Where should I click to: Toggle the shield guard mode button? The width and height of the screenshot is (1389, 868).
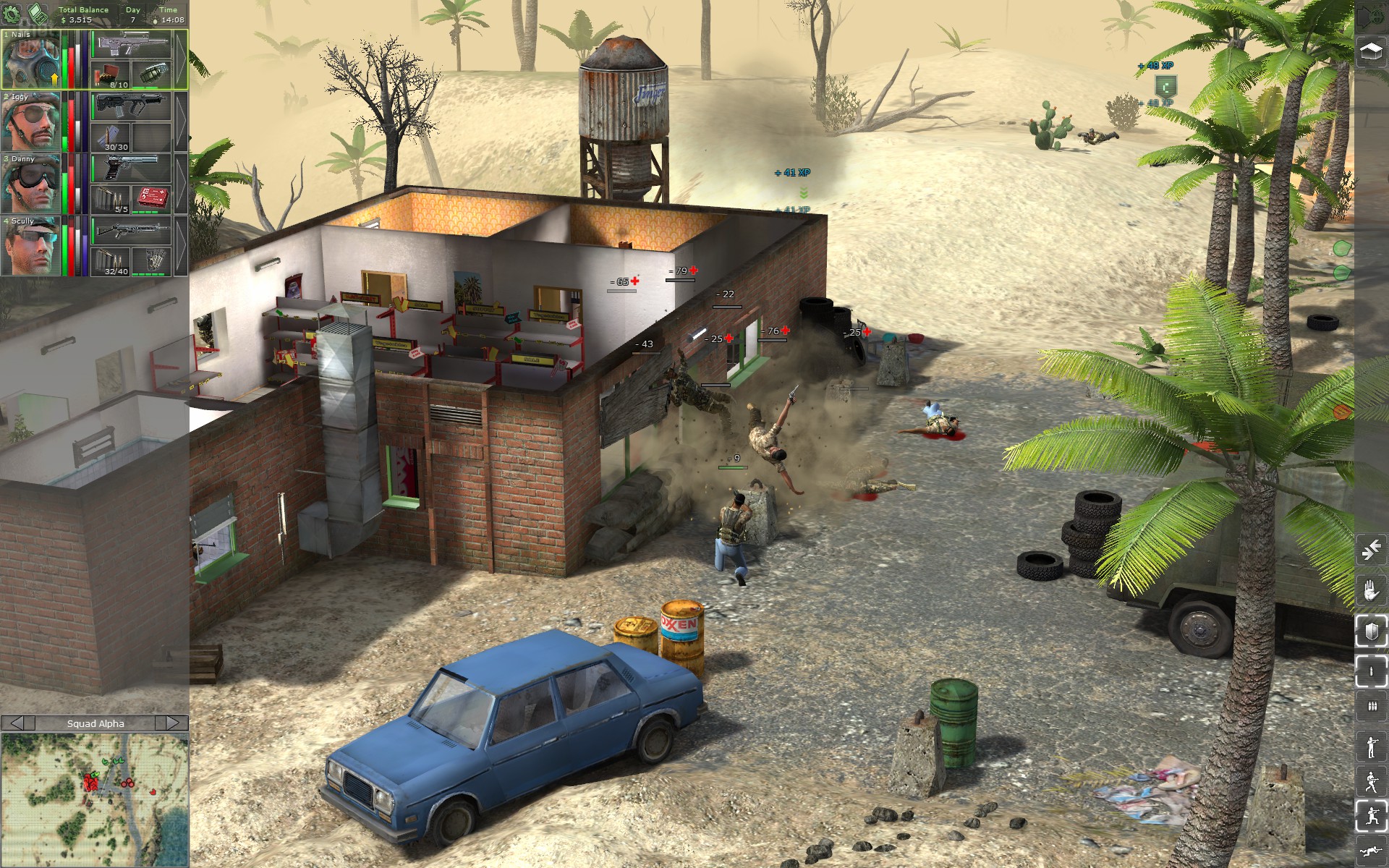click(x=1371, y=631)
